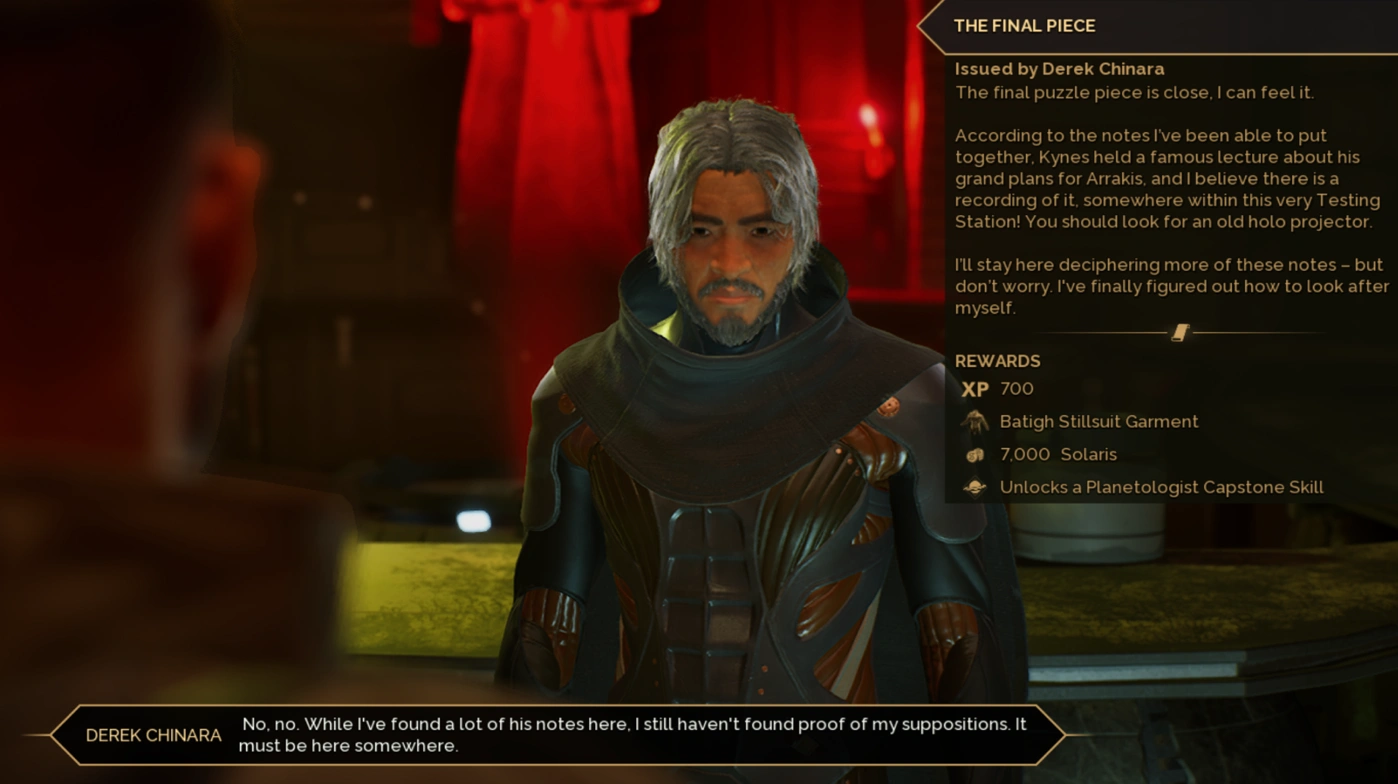Image resolution: width=1398 pixels, height=784 pixels.
Task: Inspect the 7,000 Solaris reward
Action: [x=1058, y=454]
